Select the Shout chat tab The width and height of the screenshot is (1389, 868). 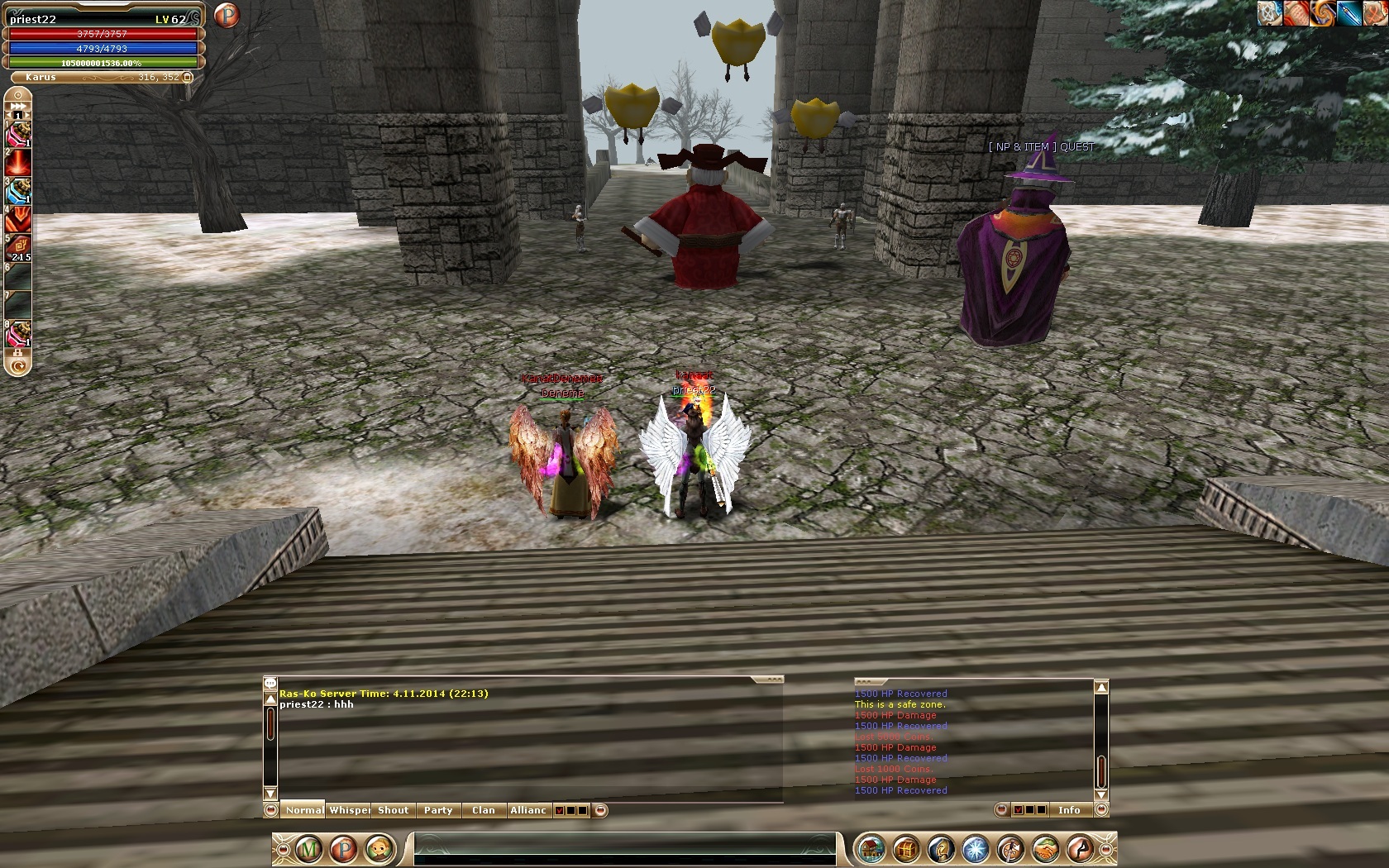394,810
